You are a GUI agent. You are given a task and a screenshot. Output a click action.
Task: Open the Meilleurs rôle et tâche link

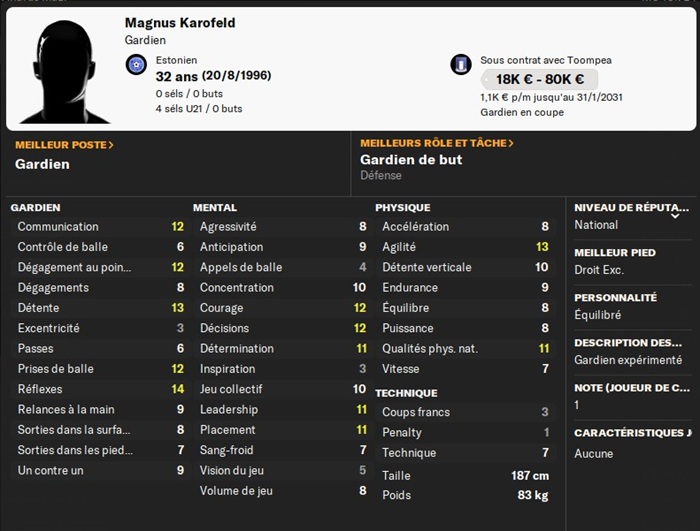pos(437,143)
